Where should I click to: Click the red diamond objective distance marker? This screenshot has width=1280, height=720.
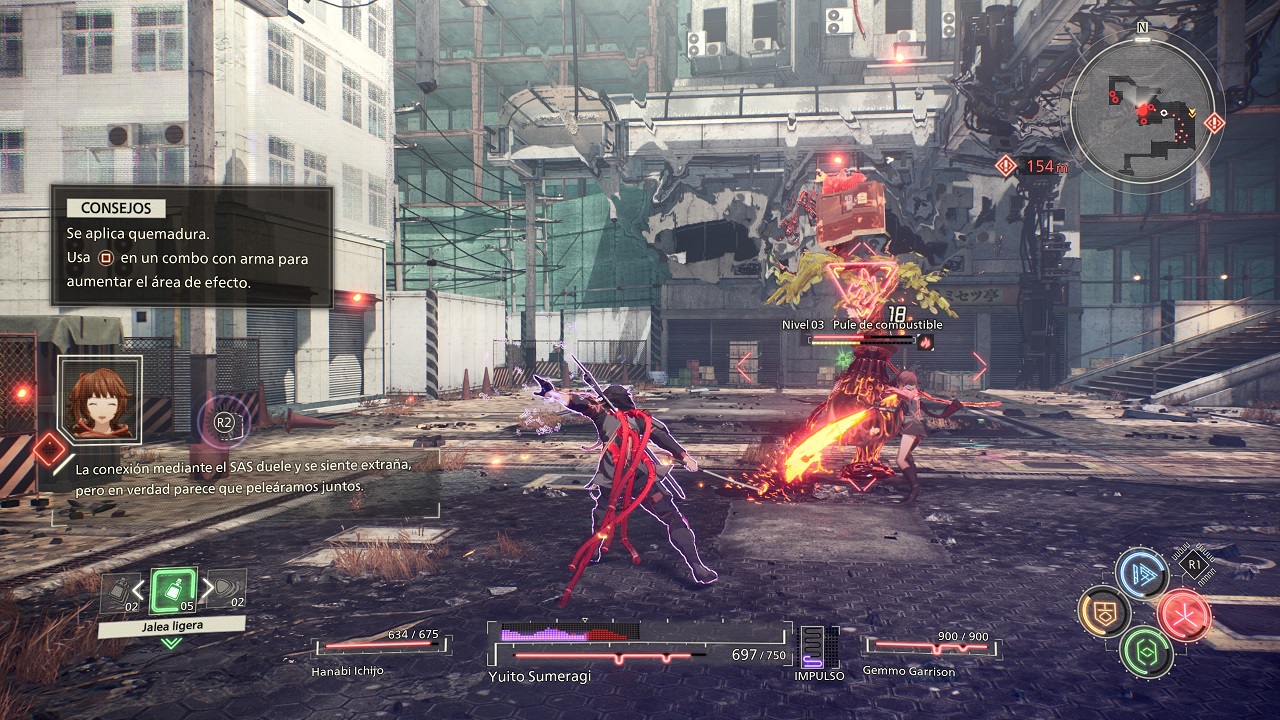click(1006, 166)
